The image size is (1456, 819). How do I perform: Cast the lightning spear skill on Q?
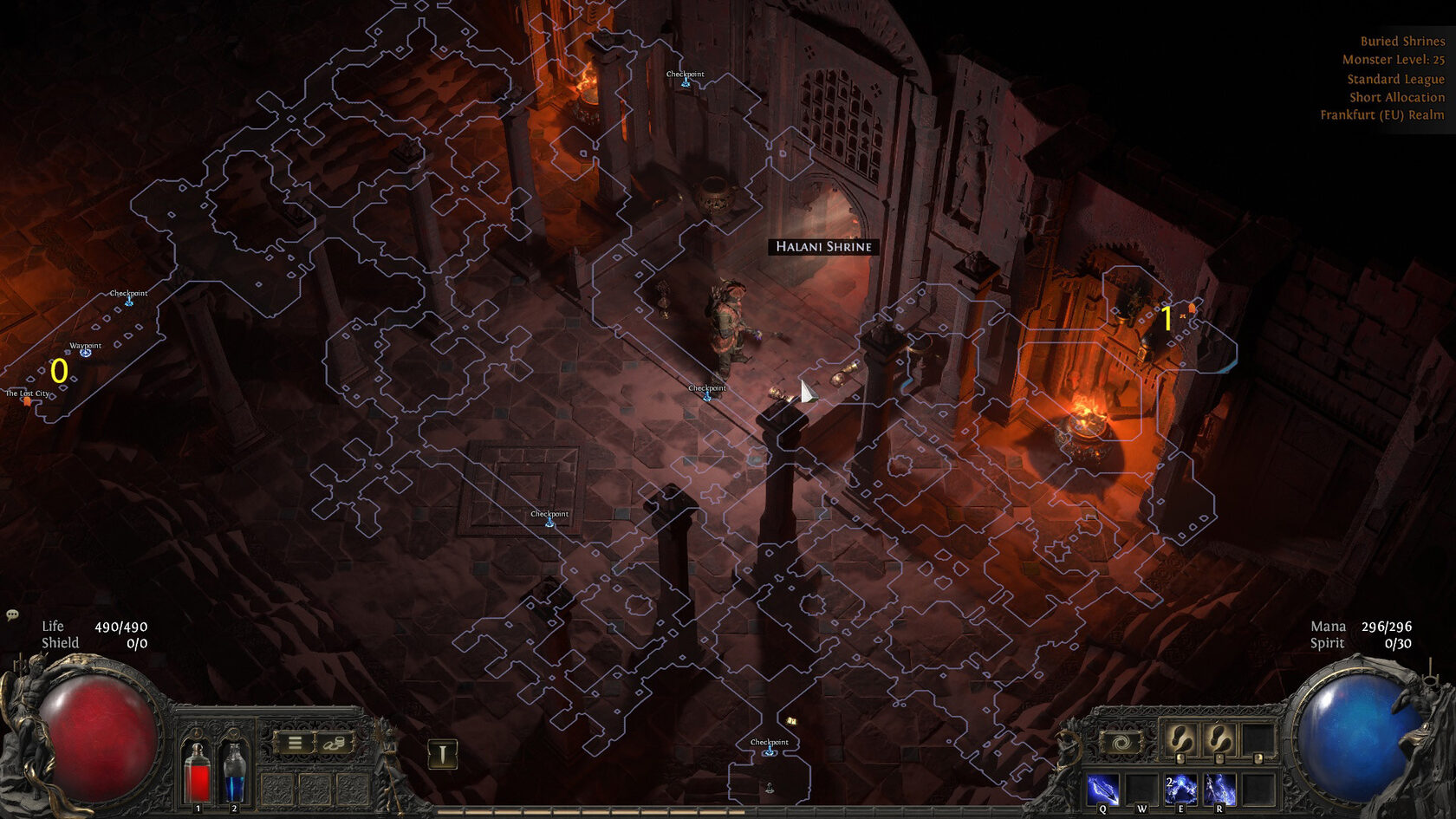(x=1102, y=790)
